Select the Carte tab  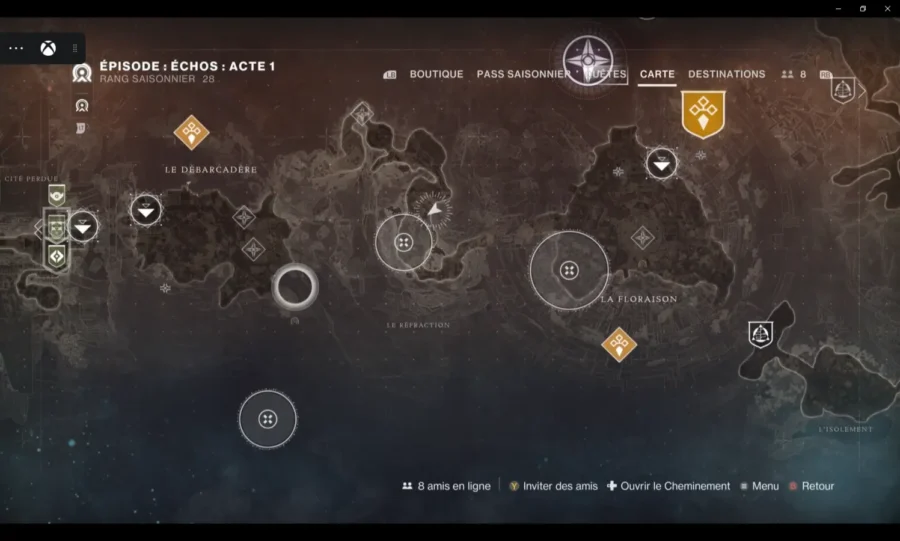pyautogui.click(x=657, y=74)
